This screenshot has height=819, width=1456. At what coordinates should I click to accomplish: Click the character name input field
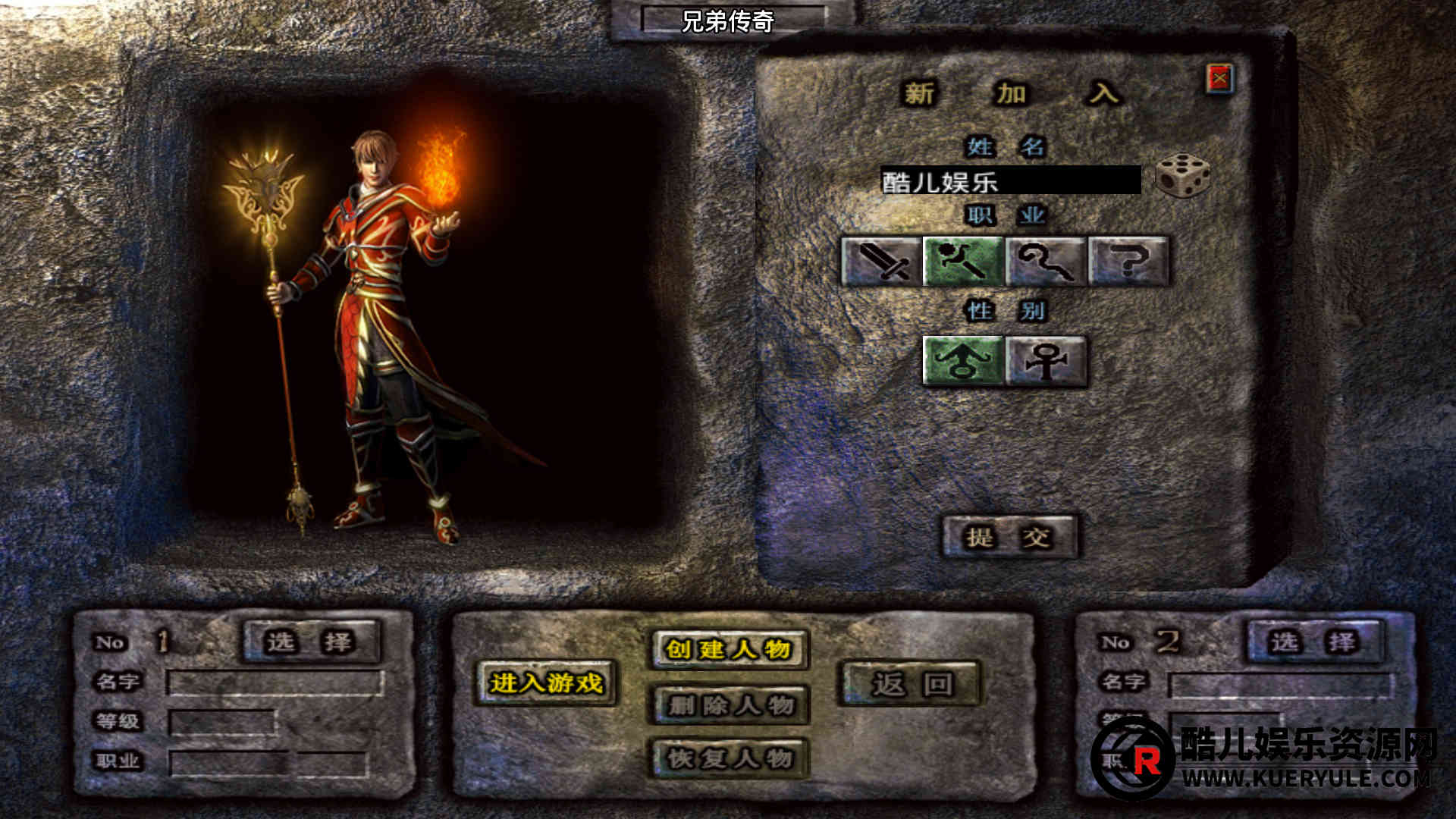[1010, 181]
